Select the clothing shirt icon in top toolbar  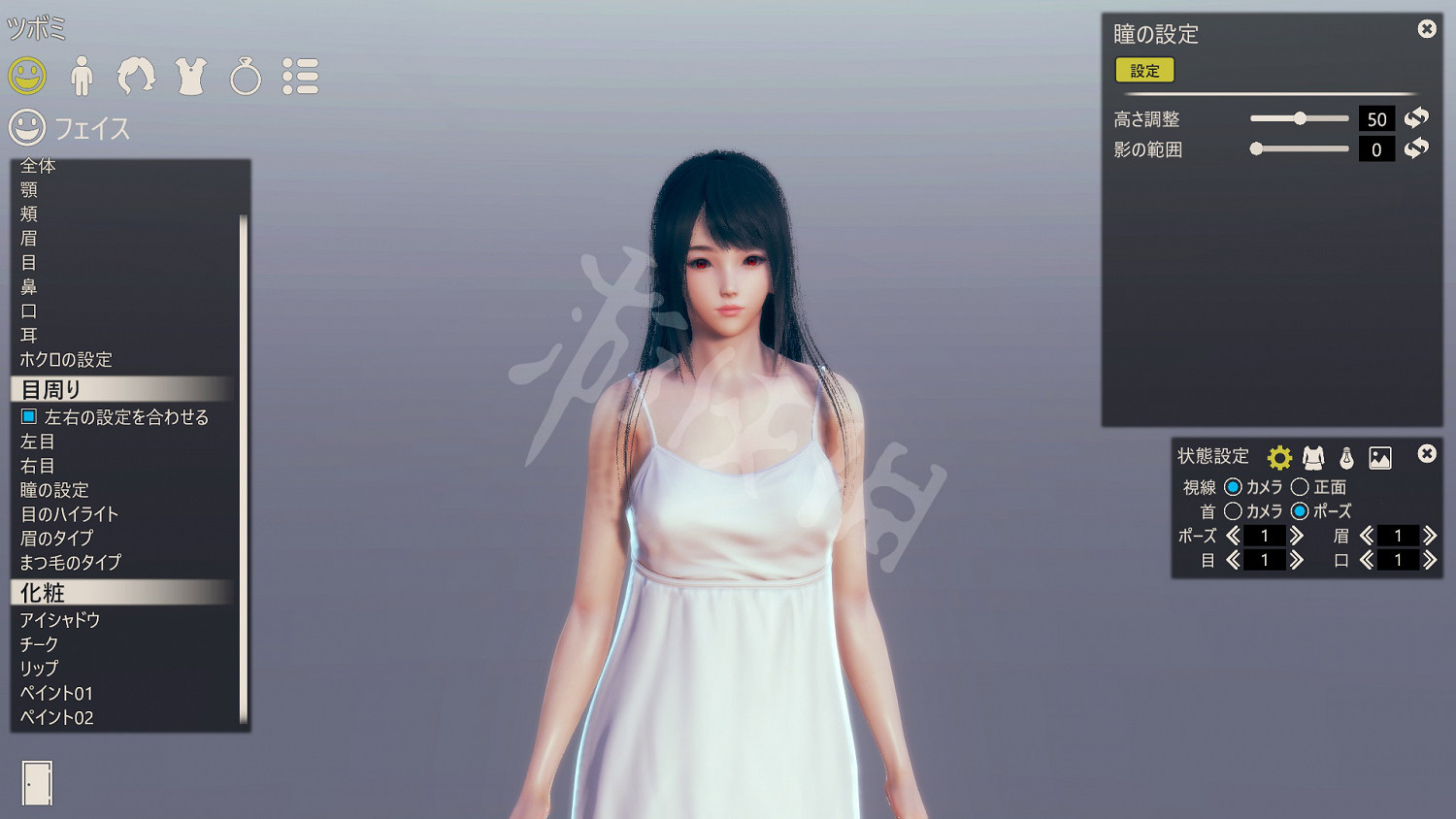click(191, 76)
